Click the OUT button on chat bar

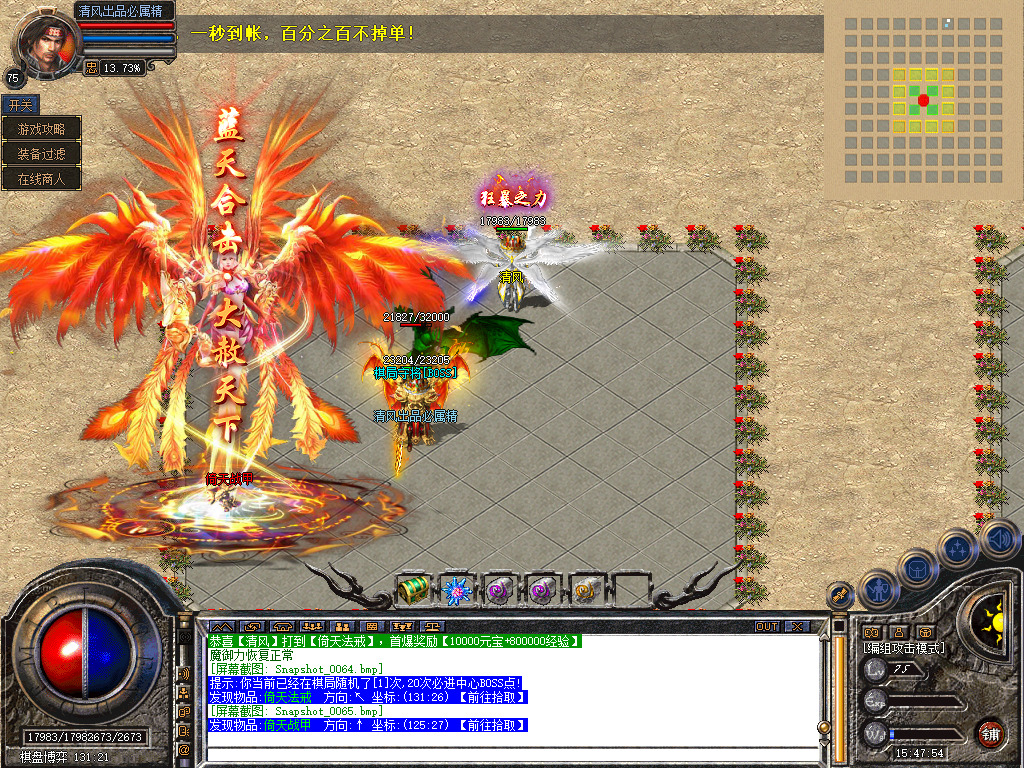tap(766, 626)
